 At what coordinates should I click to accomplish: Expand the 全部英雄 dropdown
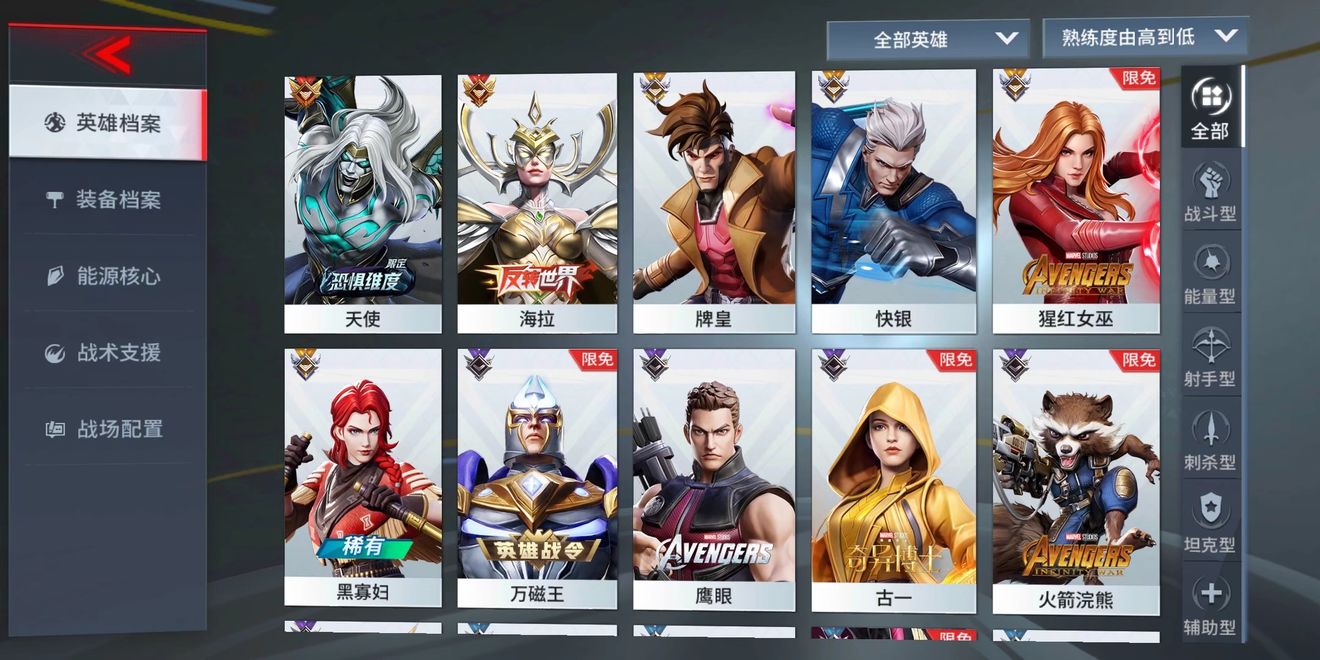(x=927, y=40)
